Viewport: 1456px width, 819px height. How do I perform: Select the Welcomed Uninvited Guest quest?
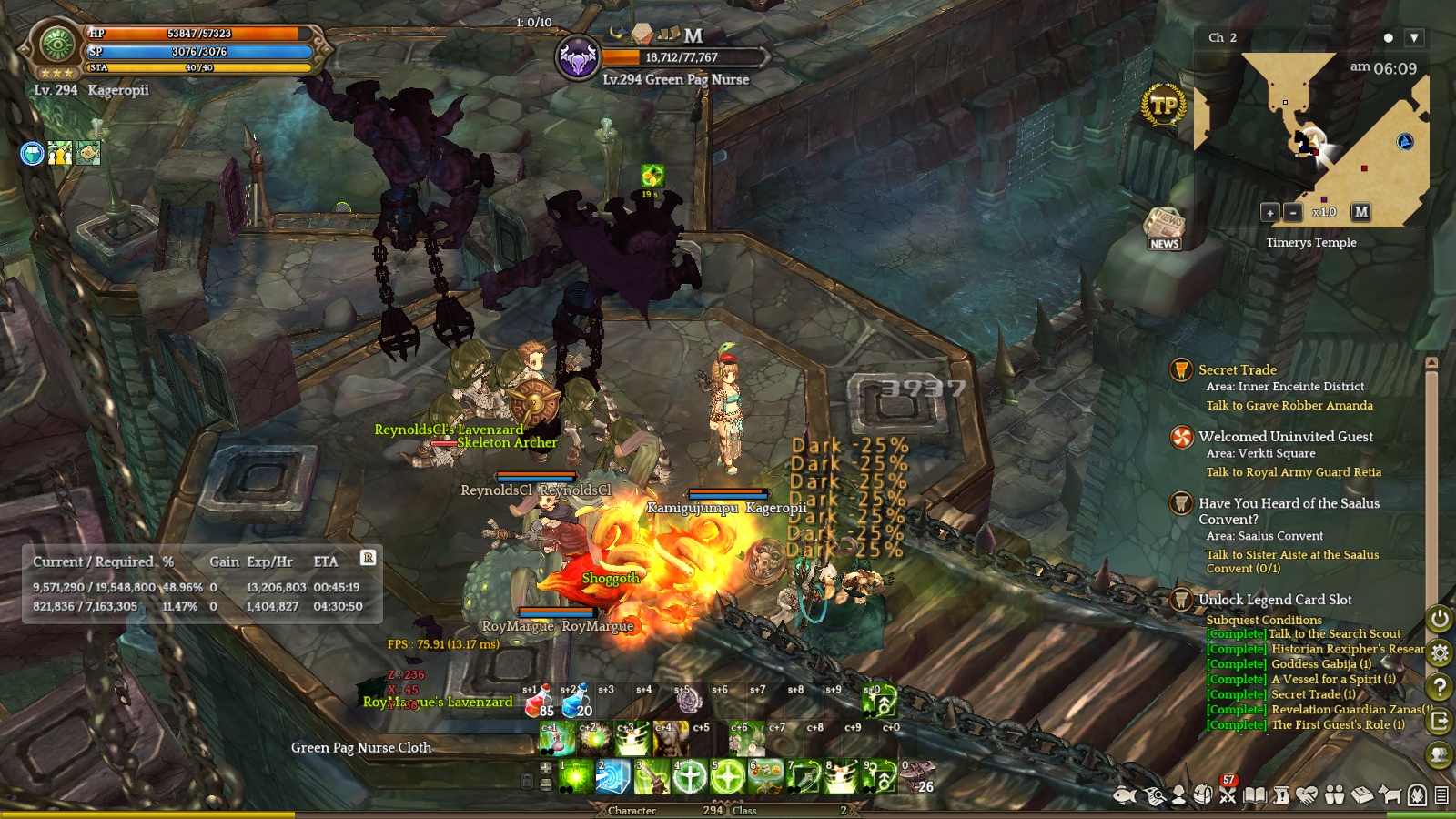click(x=1285, y=437)
